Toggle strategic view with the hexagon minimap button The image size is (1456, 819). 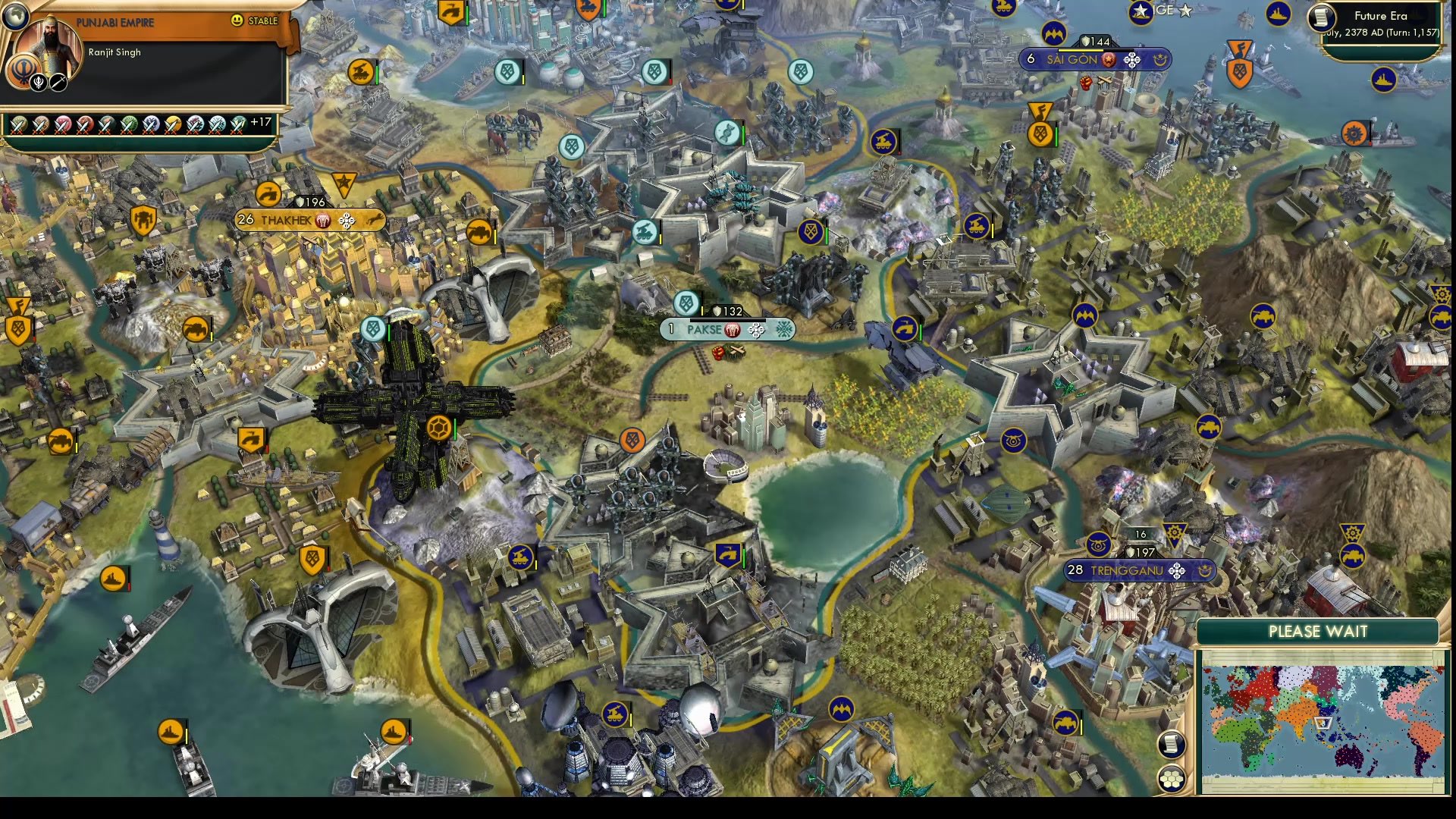(x=1171, y=777)
